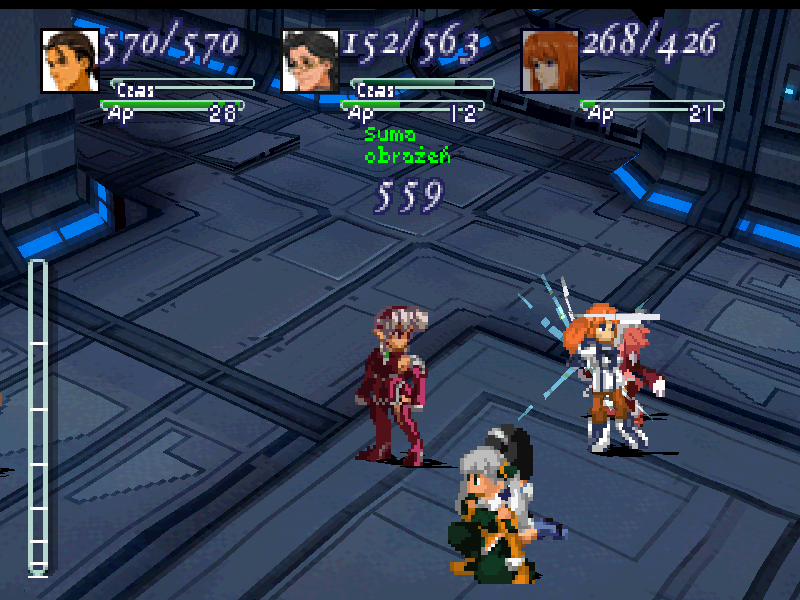Select the brown-haired man's party portrait

pyautogui.click(x=70, y=61)
